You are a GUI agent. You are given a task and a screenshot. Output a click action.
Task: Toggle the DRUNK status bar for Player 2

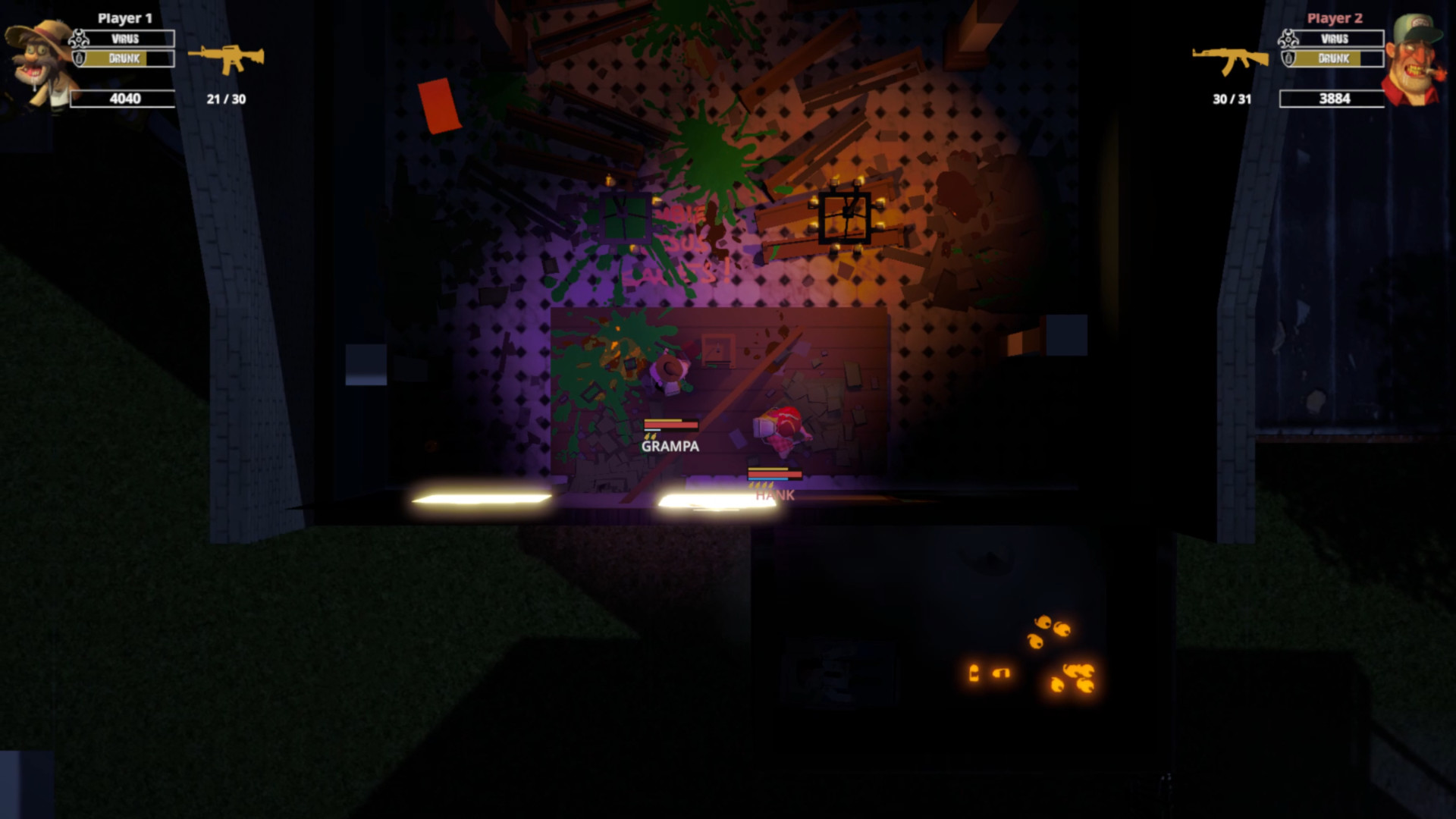coord(1338,57)
